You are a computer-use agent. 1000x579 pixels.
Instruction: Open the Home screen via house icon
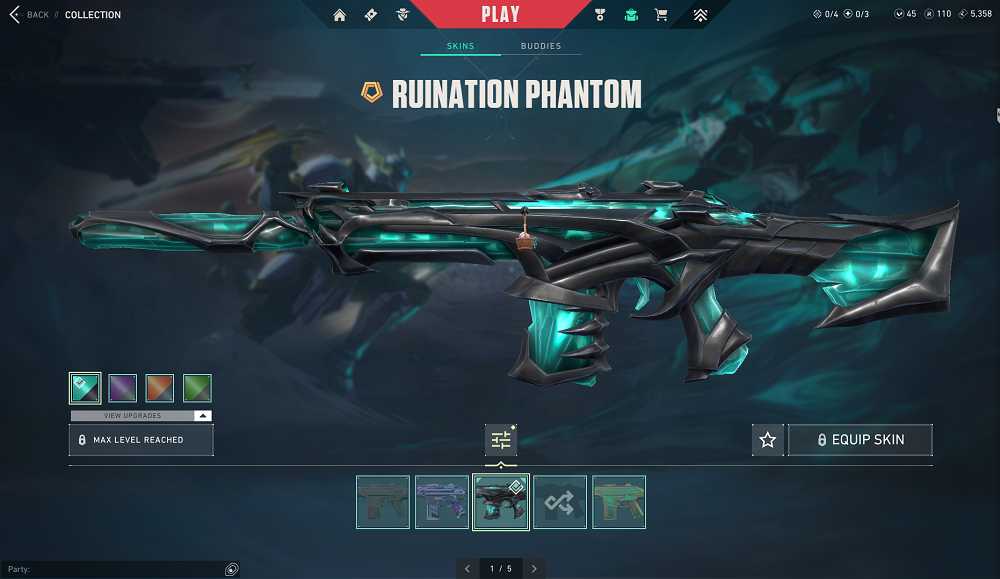click(x=340, y=15)
